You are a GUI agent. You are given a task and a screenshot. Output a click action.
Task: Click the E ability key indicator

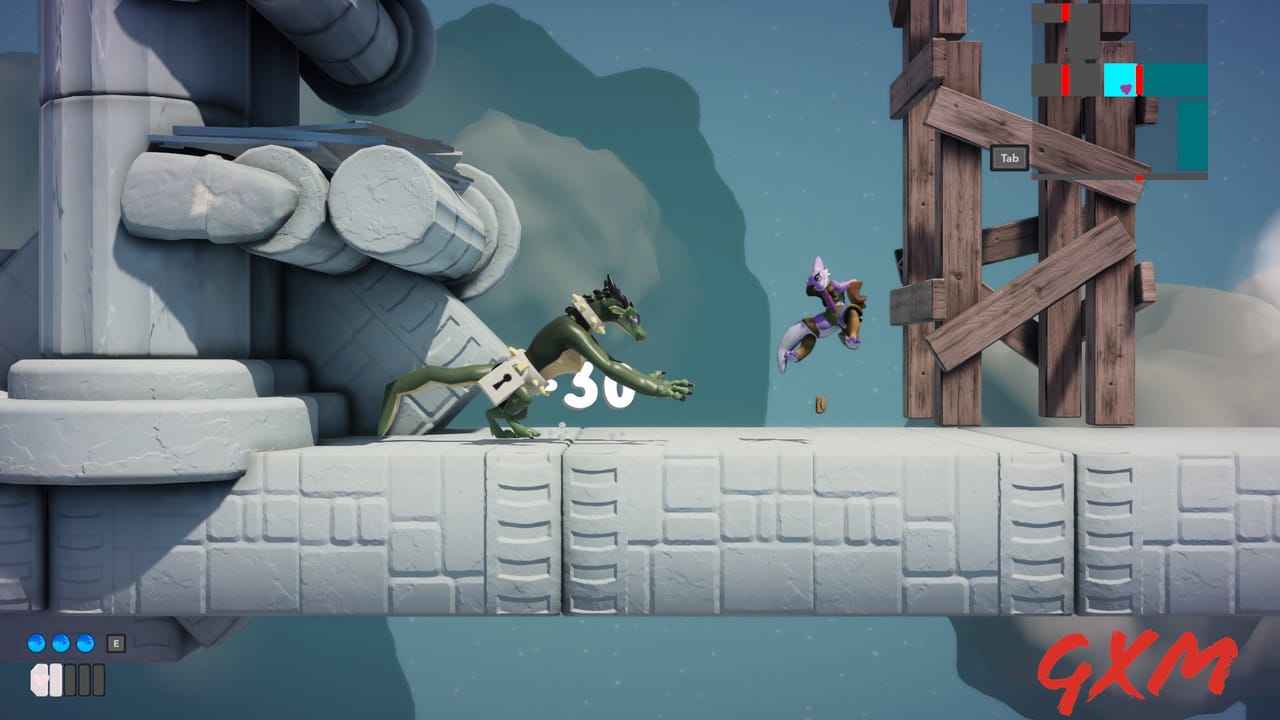click(116, 643)
